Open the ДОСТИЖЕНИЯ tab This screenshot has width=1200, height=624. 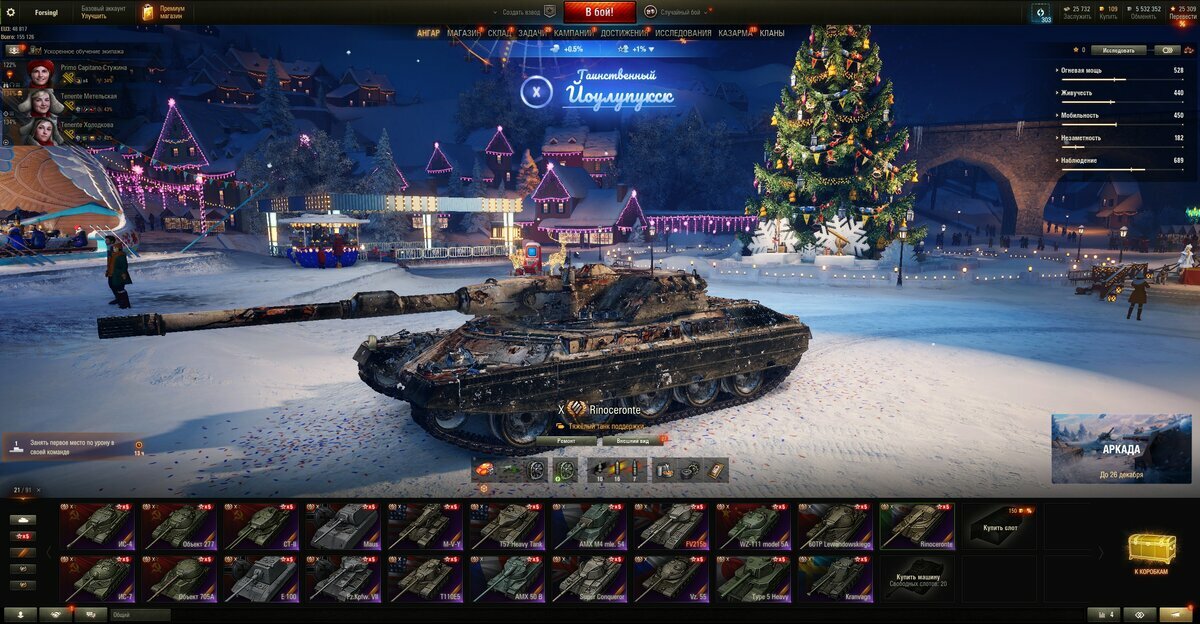point(624,33)
